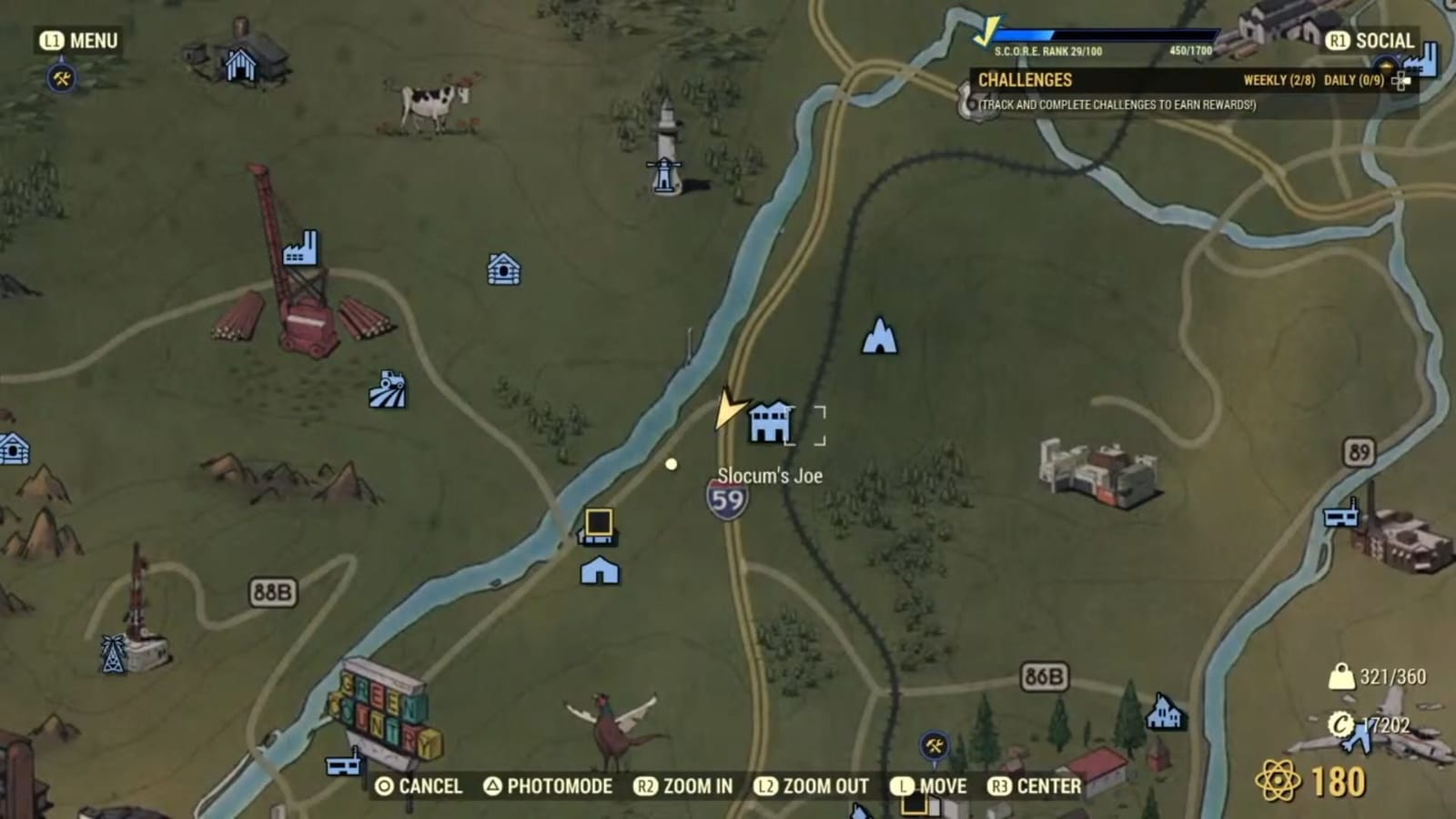
Task: Select the yellow workshop square marker
Action: coord(601,522)
